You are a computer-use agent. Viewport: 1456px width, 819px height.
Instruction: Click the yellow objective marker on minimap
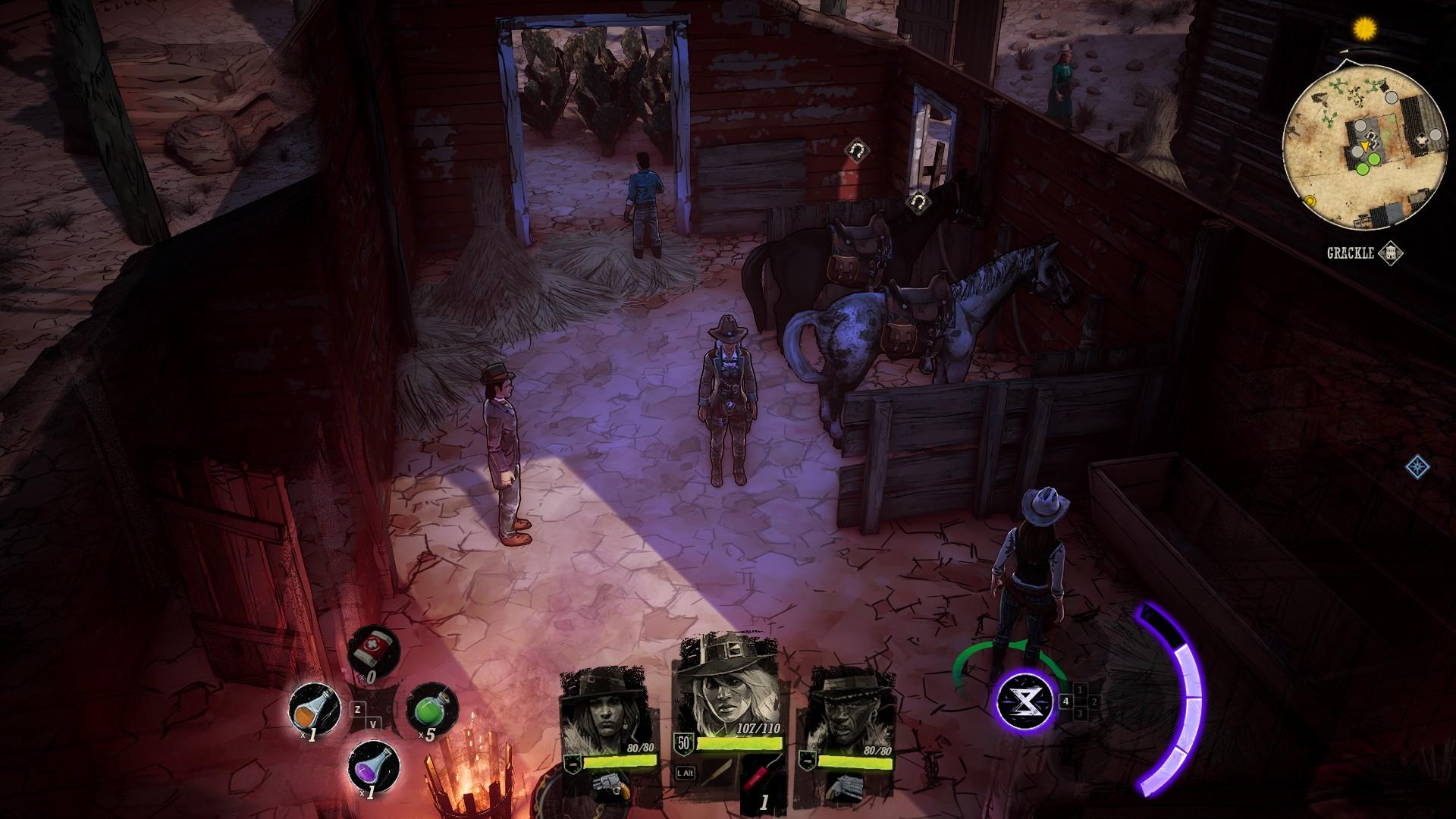[x=1310, y=200]
